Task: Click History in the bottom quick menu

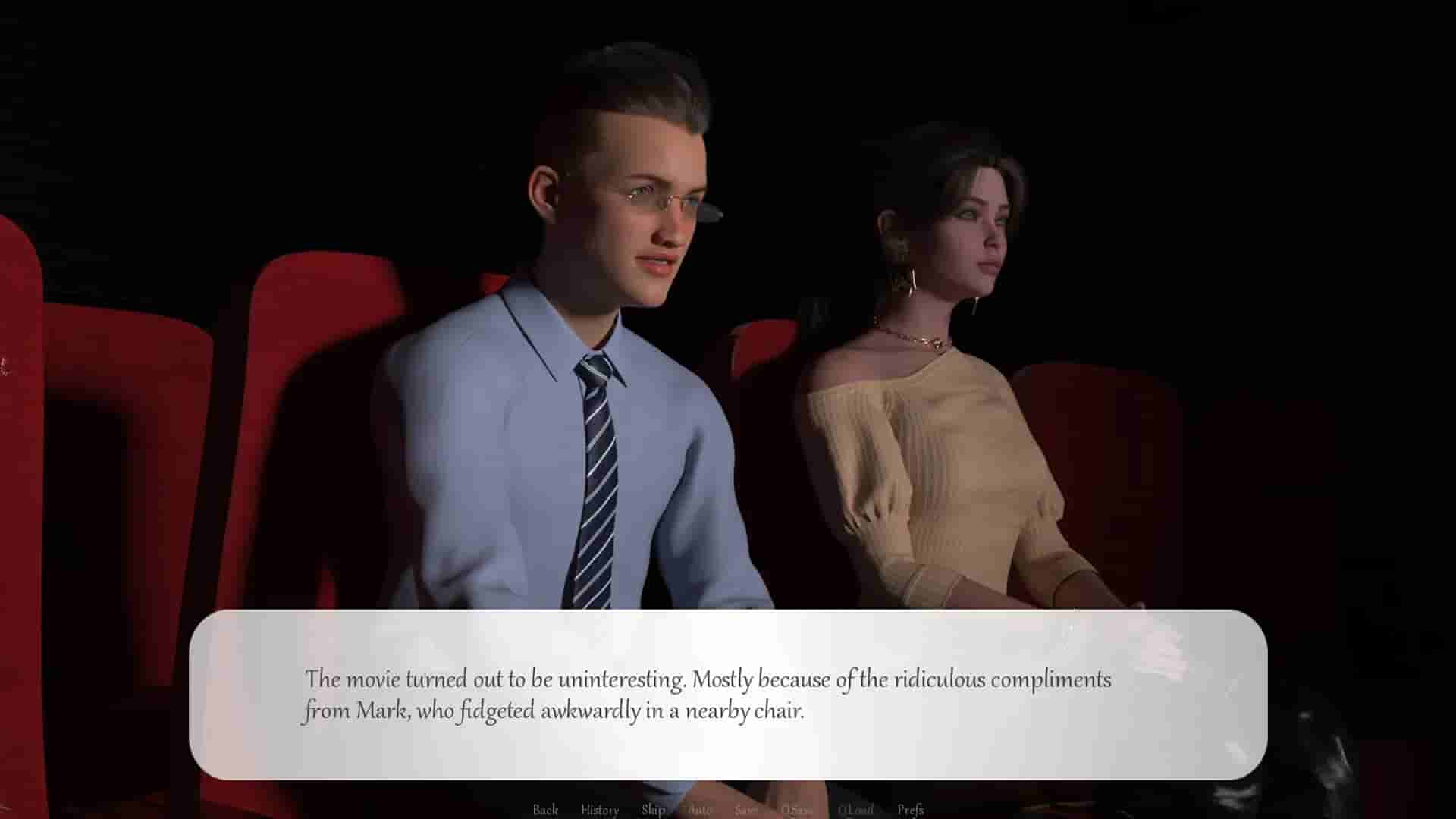Action: click(x=599, y=809)
